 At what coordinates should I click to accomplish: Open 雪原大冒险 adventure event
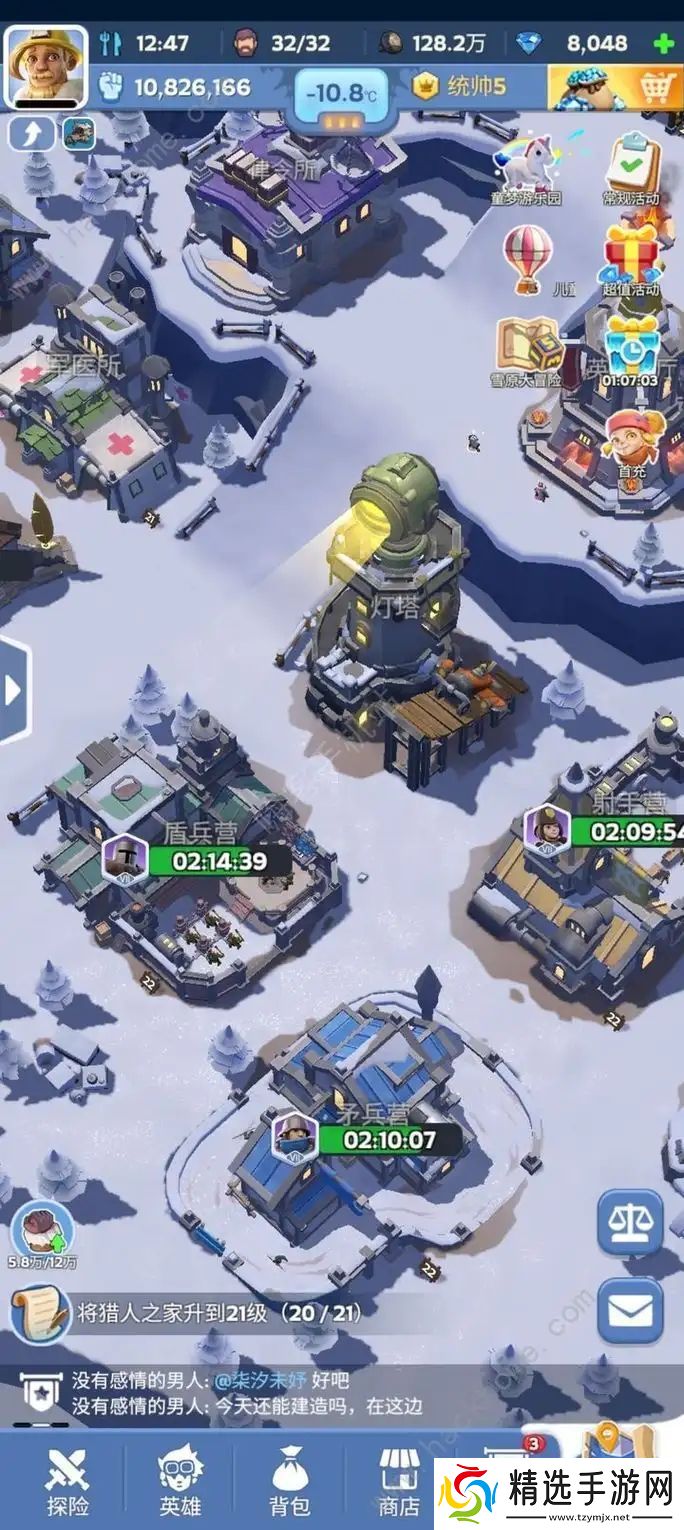(x=527, y=350)
